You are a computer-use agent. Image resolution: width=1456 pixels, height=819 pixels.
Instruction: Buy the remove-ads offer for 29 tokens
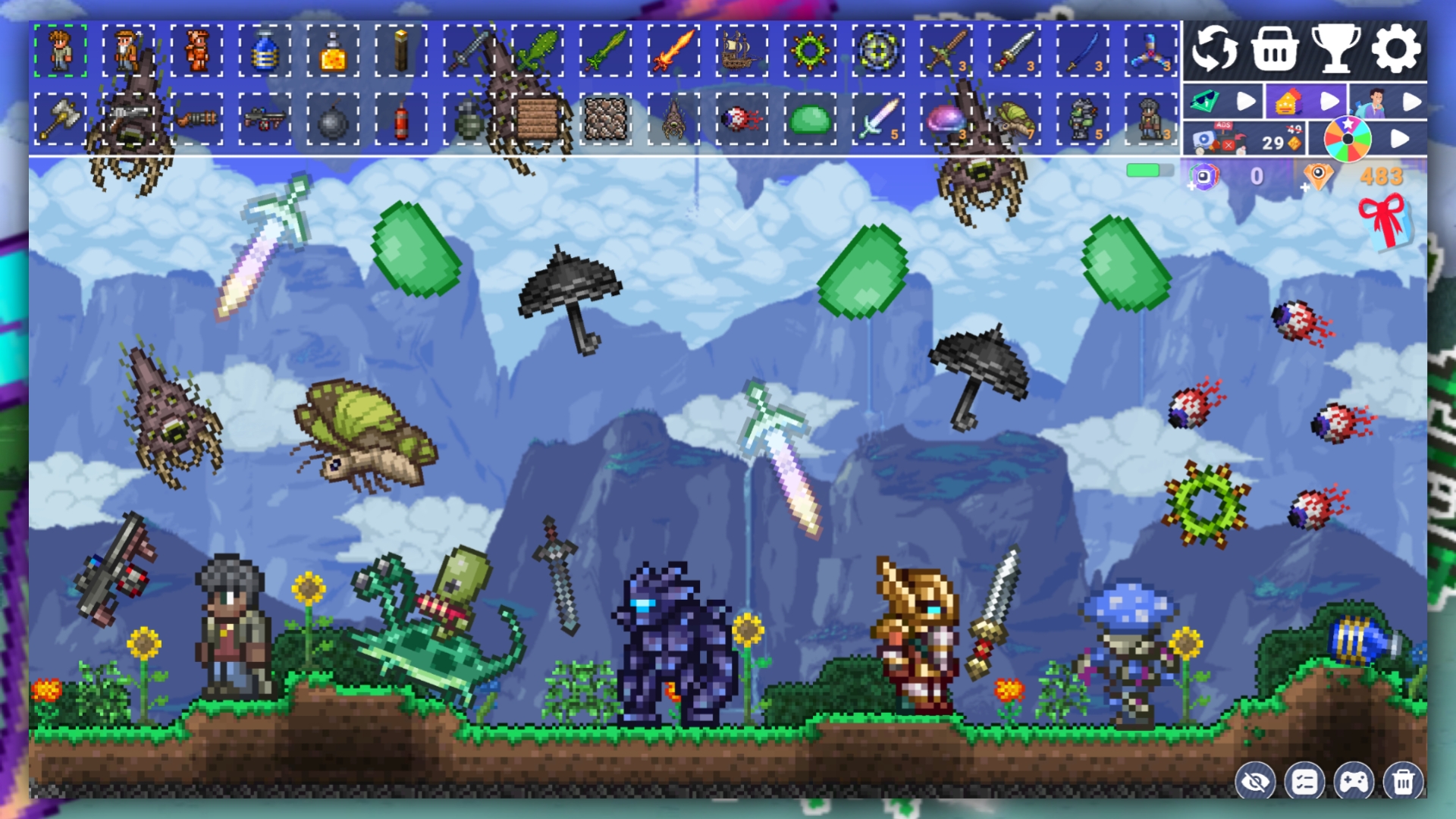(x=1246, y=138)
